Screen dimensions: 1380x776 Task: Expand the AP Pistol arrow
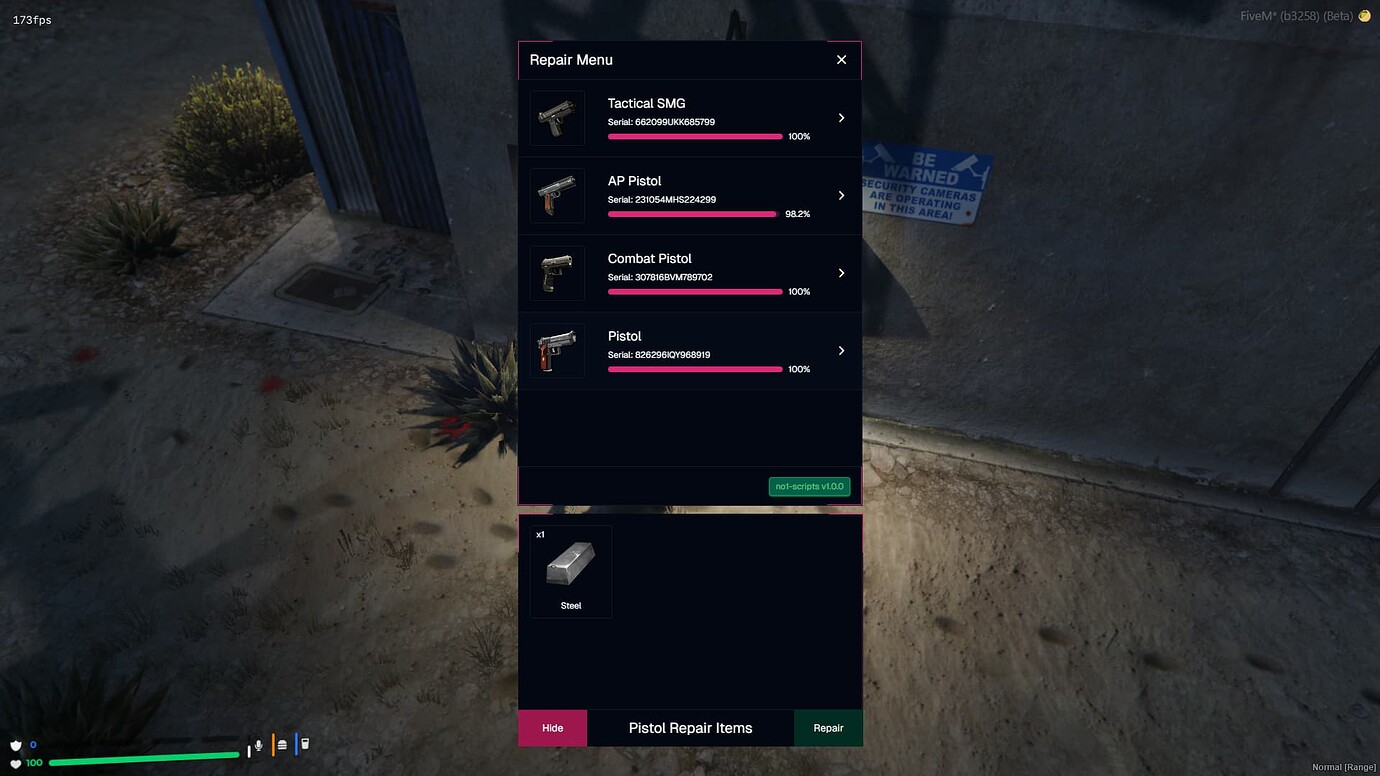pos(841,196)
